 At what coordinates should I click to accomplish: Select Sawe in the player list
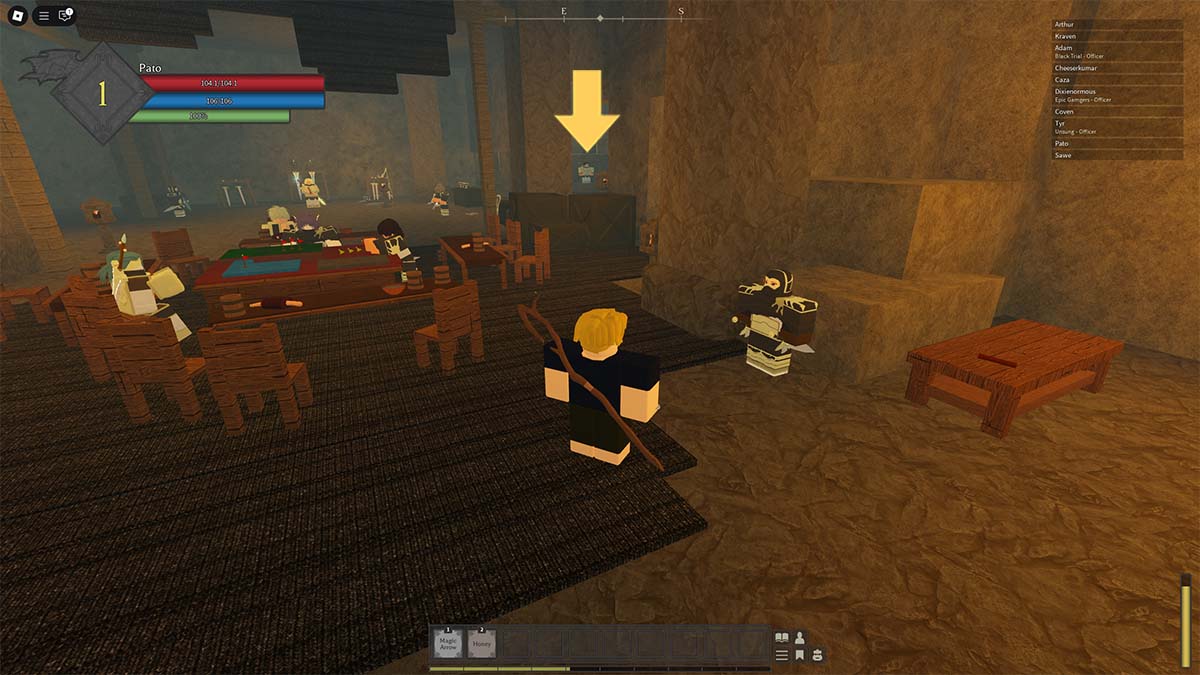pos(1117,155)
